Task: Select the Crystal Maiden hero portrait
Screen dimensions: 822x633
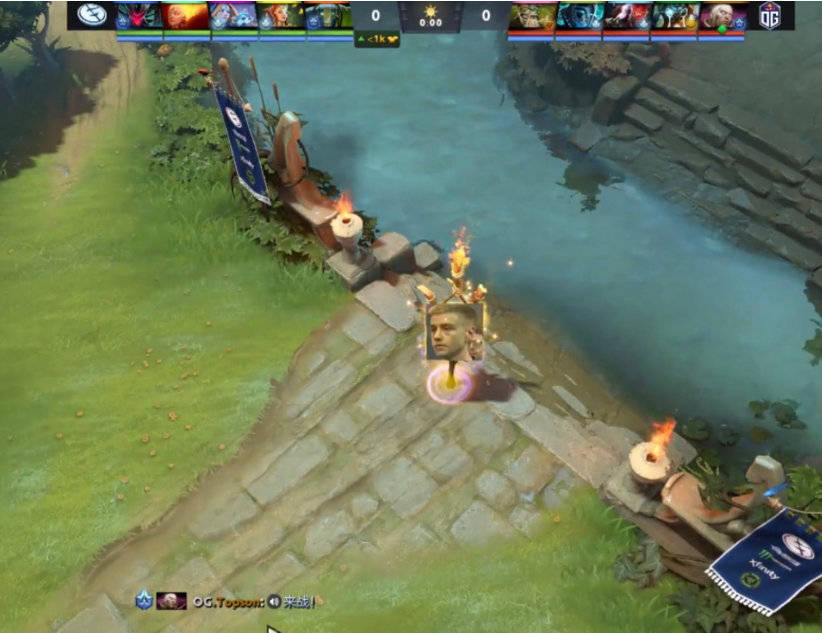Action: click(233, 15)
